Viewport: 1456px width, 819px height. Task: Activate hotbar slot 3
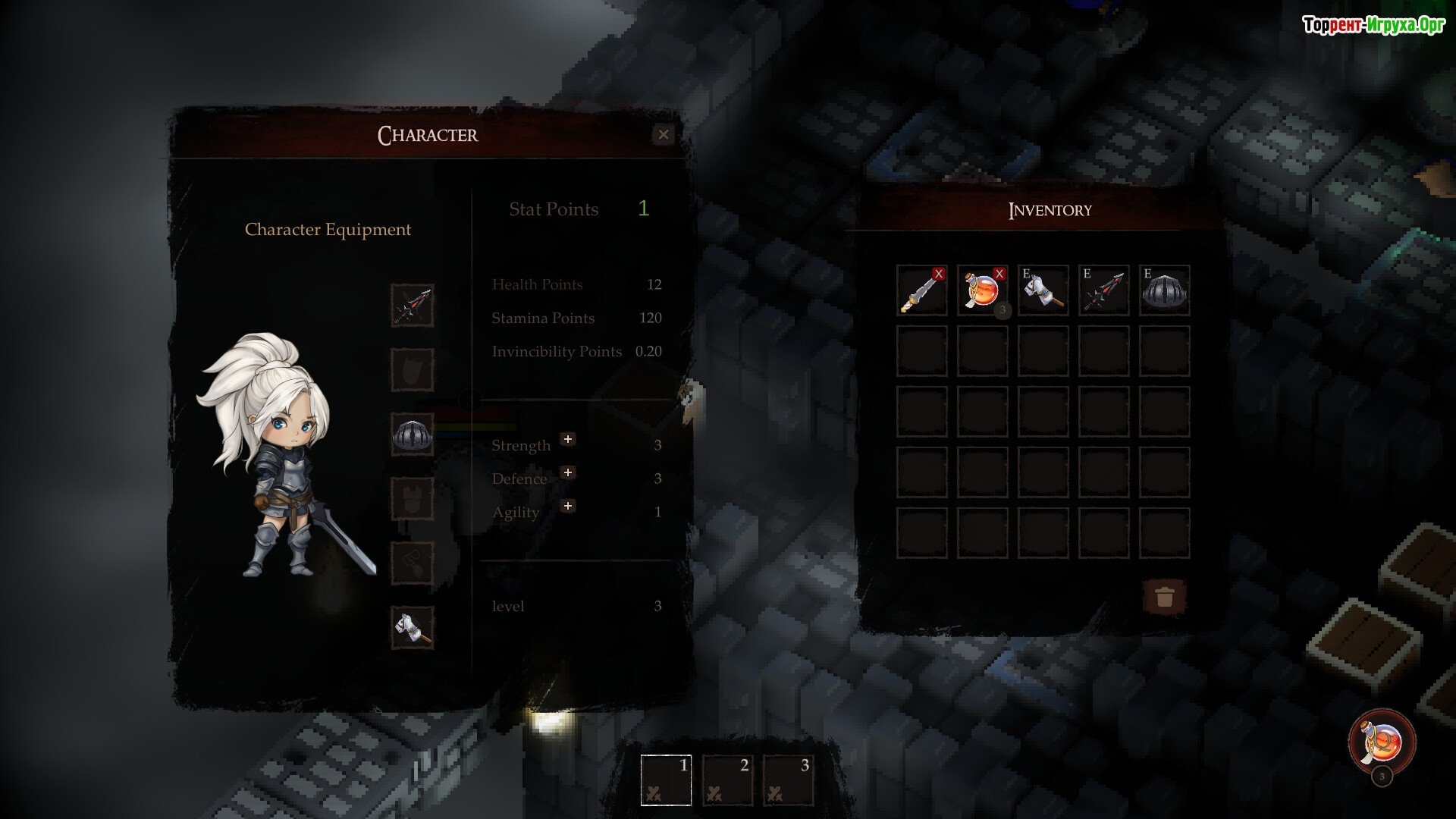tap(787, 780)
